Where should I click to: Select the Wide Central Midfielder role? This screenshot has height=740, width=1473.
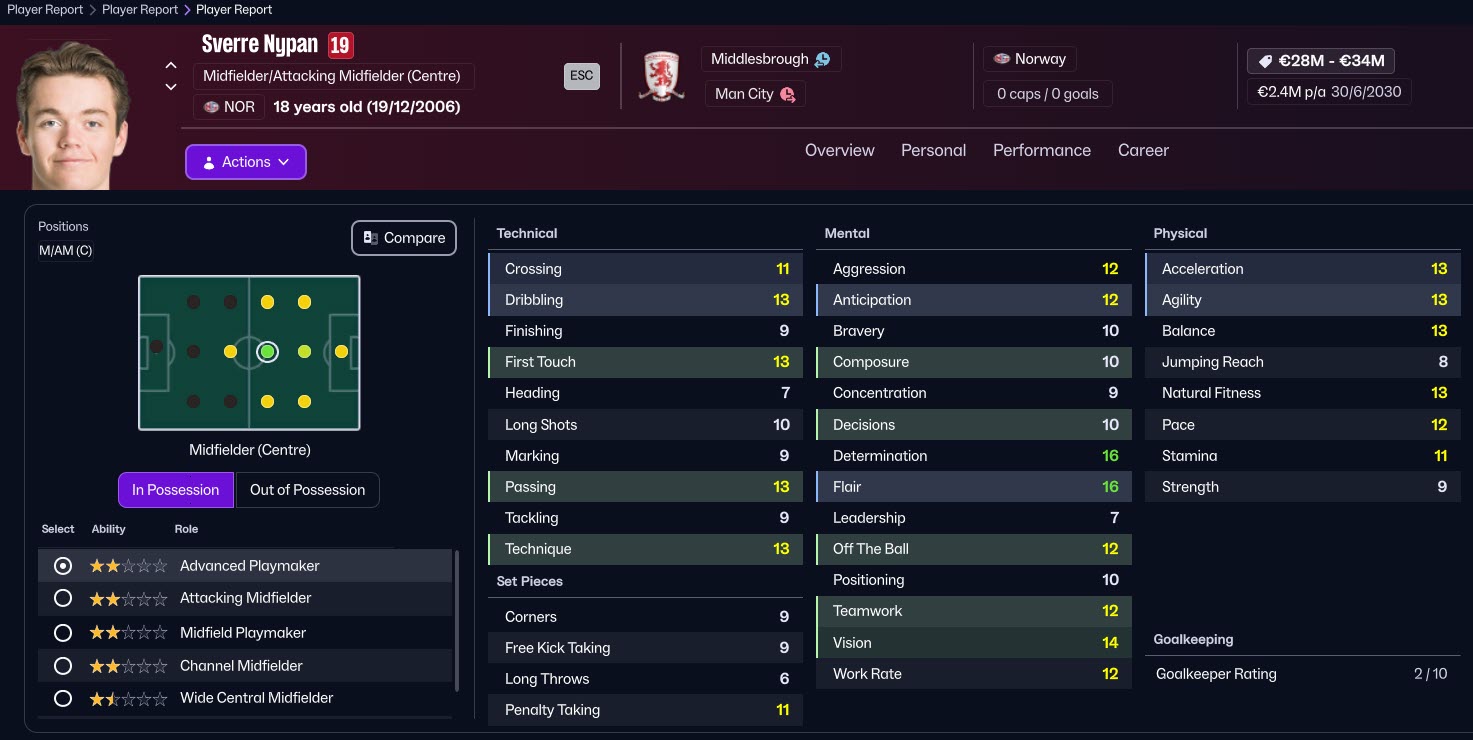pos(63,698)
